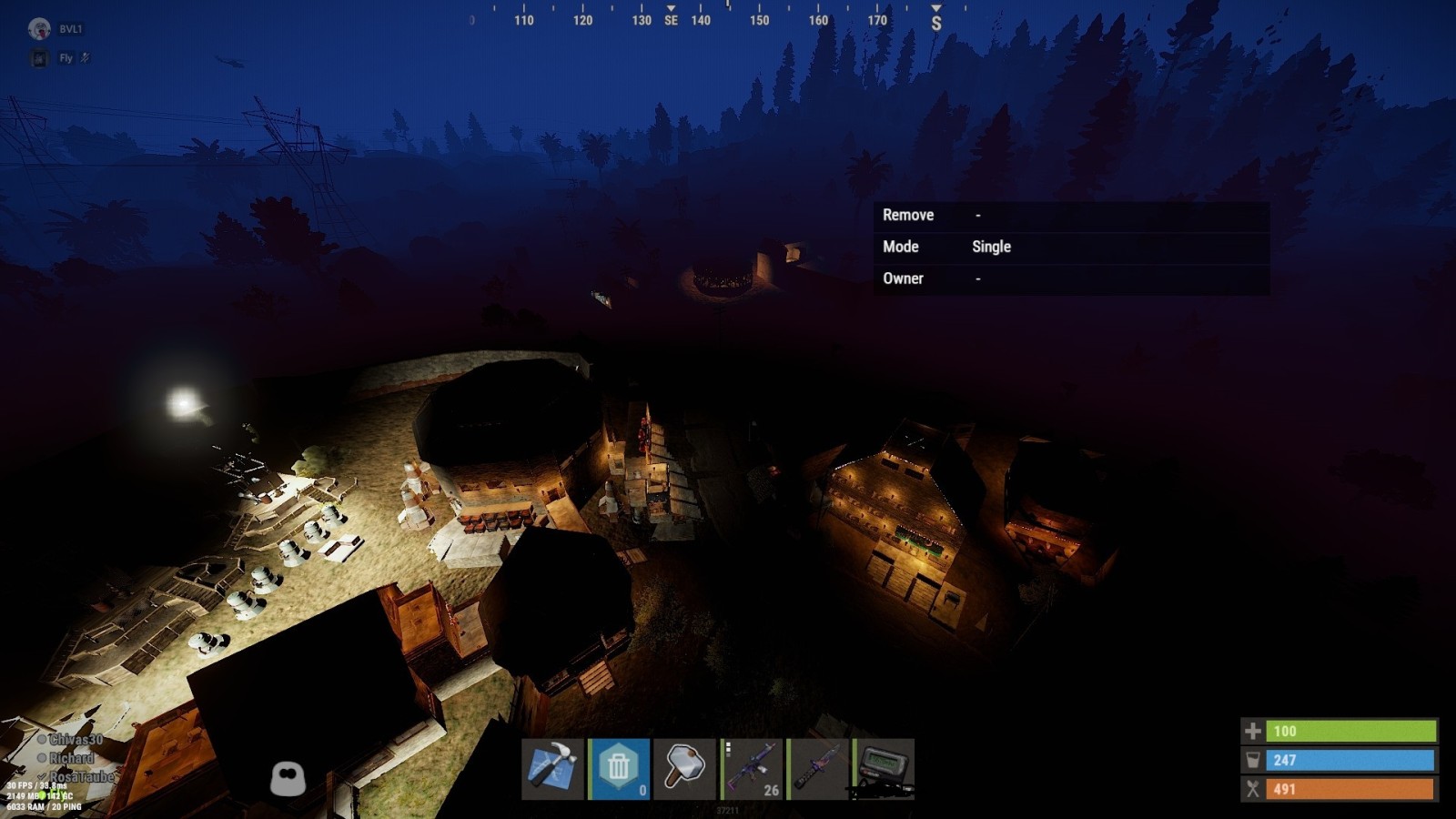Image resolution: width=1456 pixels, height=819 pixels.
Task: Select the combat knife hotbar slot
Action: point(817,769)
